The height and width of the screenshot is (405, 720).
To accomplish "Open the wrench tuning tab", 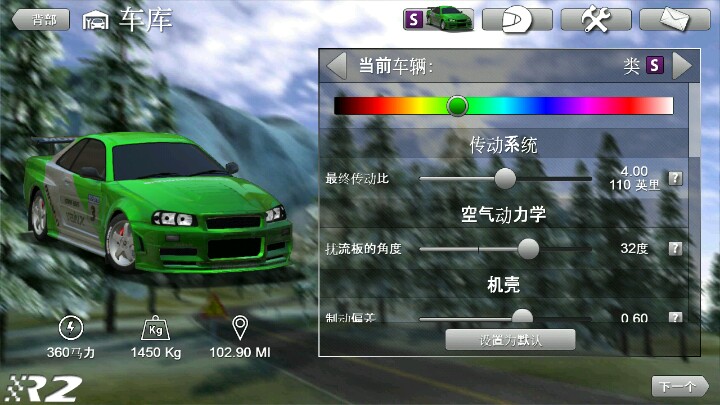I will 595,19.
